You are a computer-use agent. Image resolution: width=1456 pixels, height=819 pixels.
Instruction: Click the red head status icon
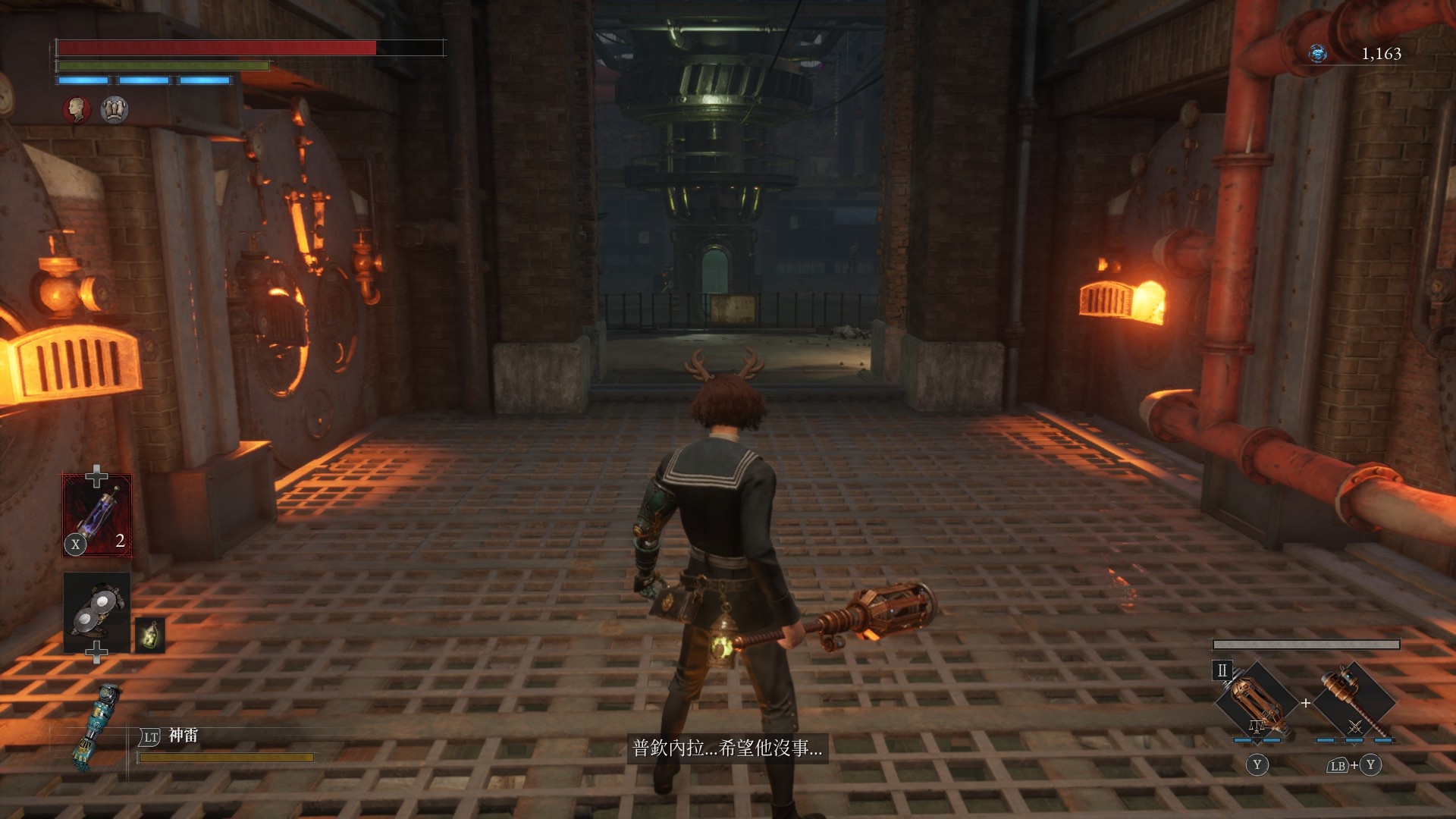click(x=76, y=110)
